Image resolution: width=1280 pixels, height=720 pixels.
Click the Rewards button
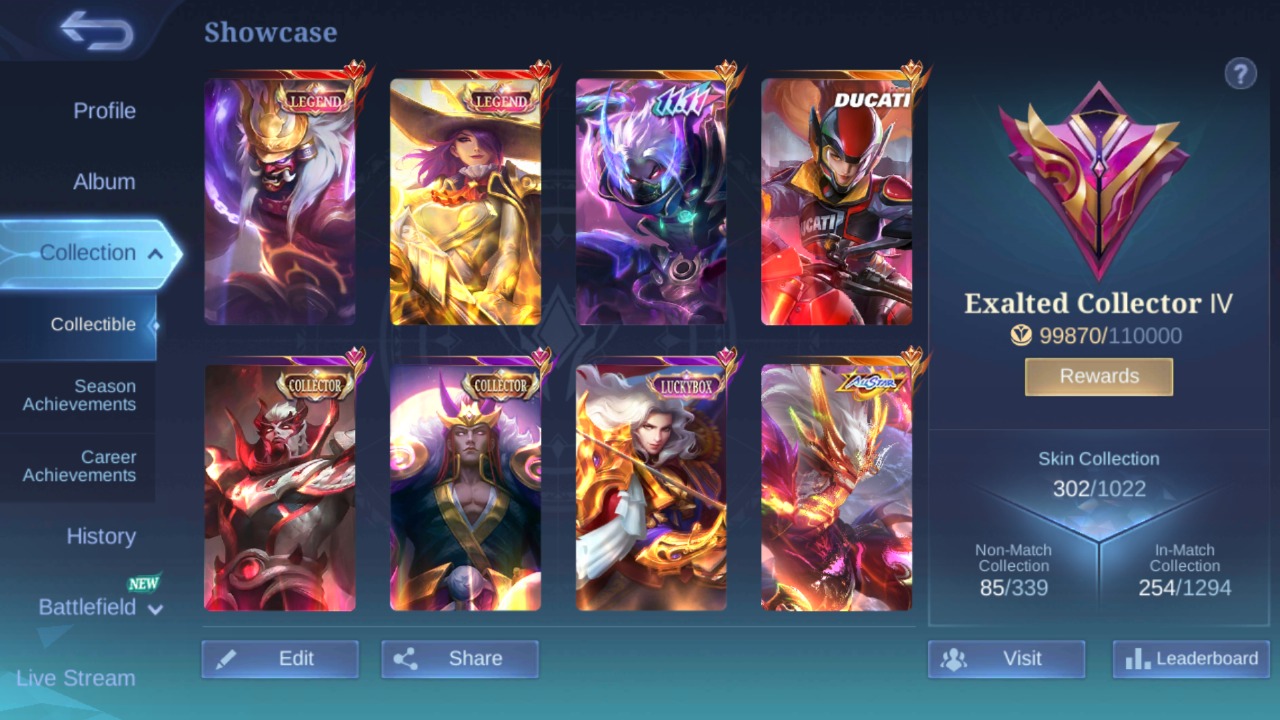tap(1098, 376)
